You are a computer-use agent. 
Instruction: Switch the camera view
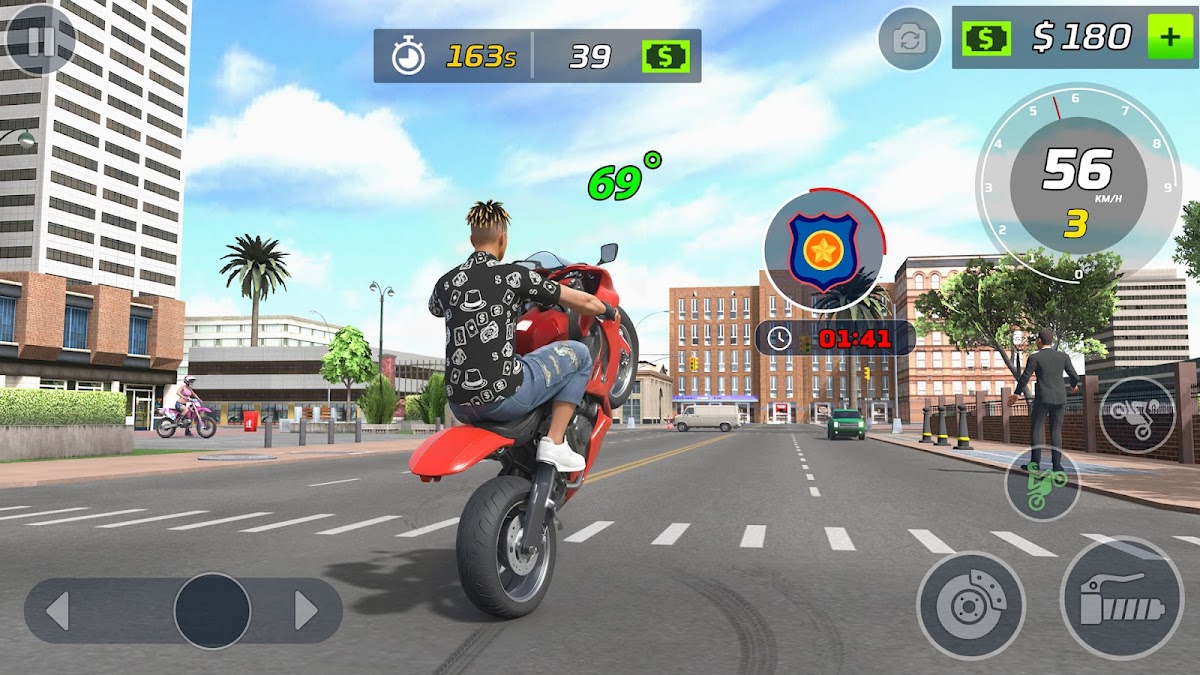pos(909,40)
